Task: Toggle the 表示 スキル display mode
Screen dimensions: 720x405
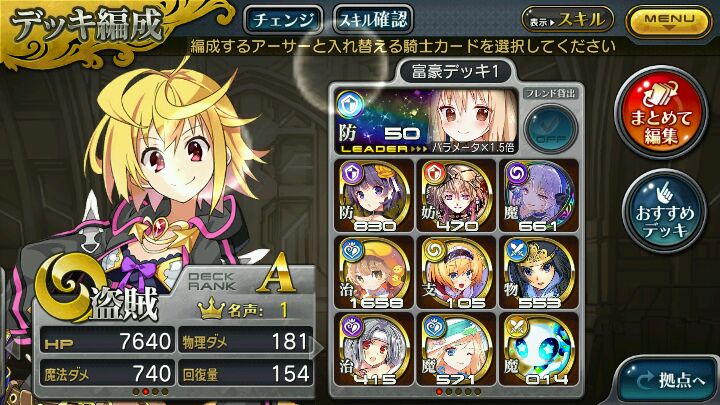Action: [566, 19]
